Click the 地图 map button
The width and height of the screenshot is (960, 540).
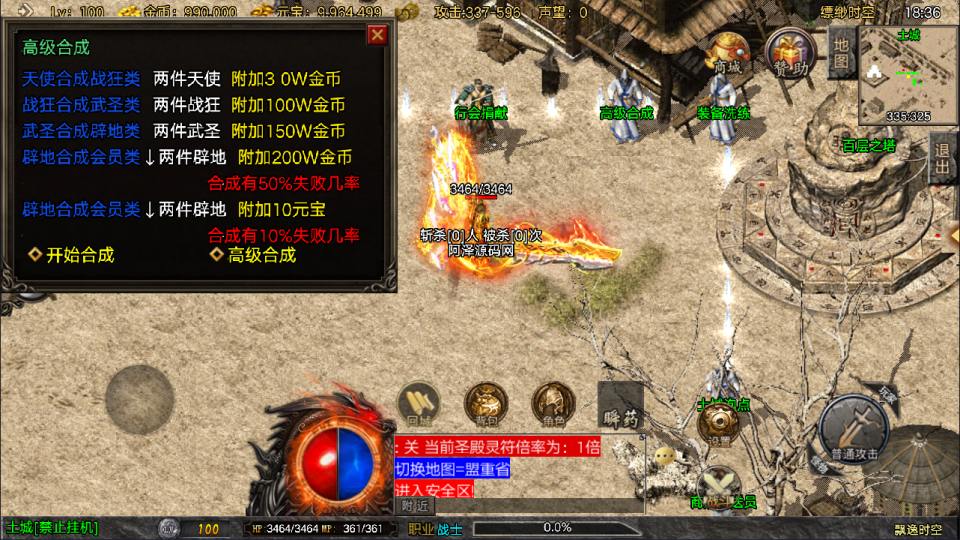point(841,51)
